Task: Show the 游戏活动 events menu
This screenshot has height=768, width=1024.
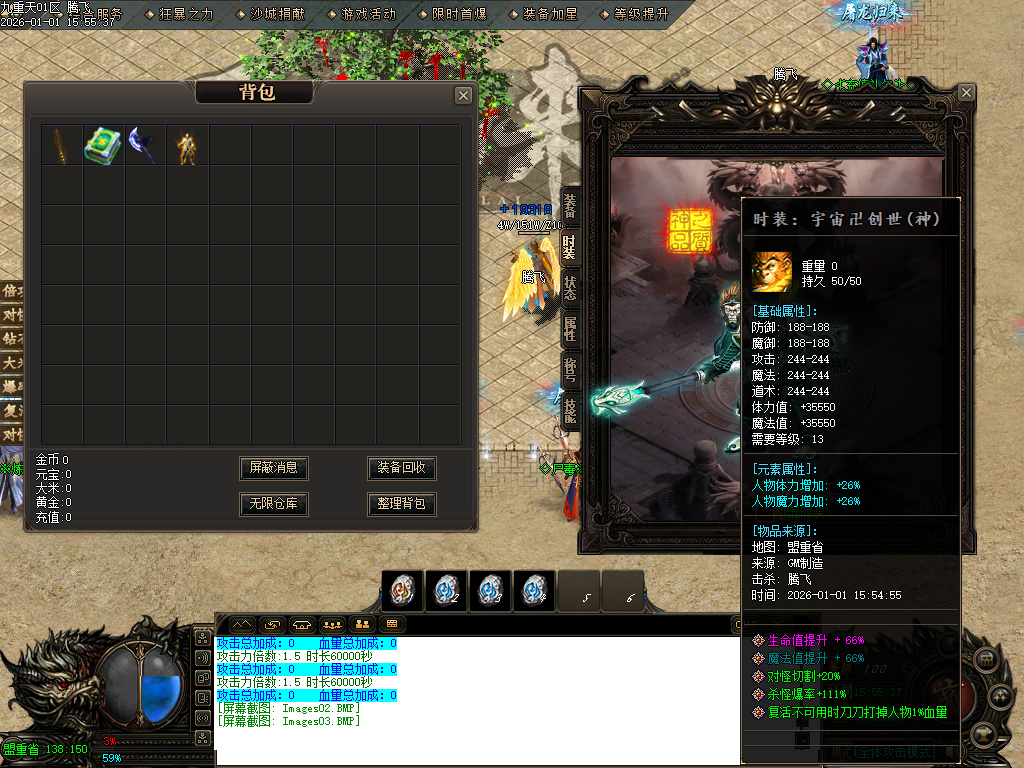Action: (368, 14)
